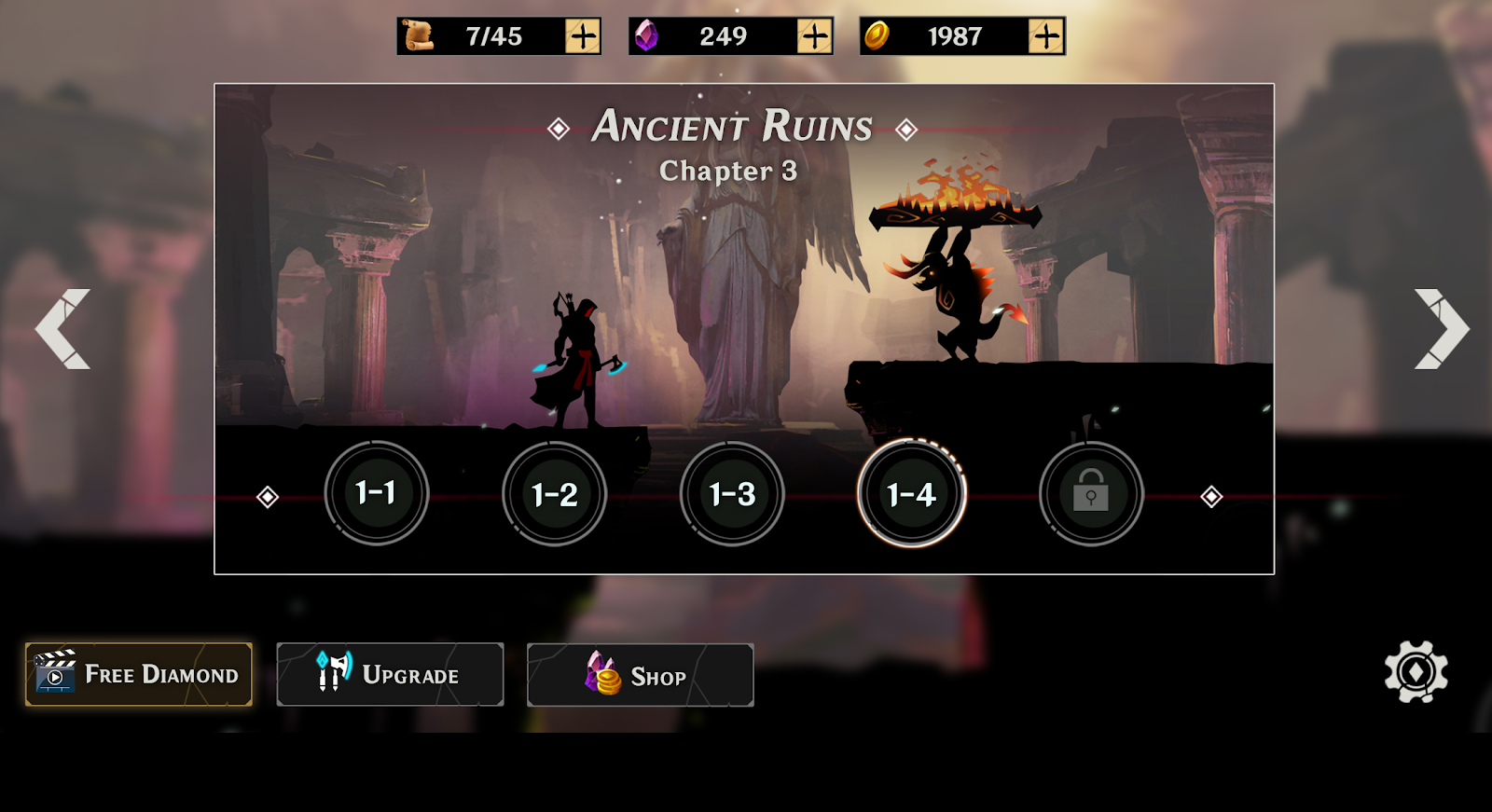
Task: Select level 1-1
Action: (x=376, y=493)
